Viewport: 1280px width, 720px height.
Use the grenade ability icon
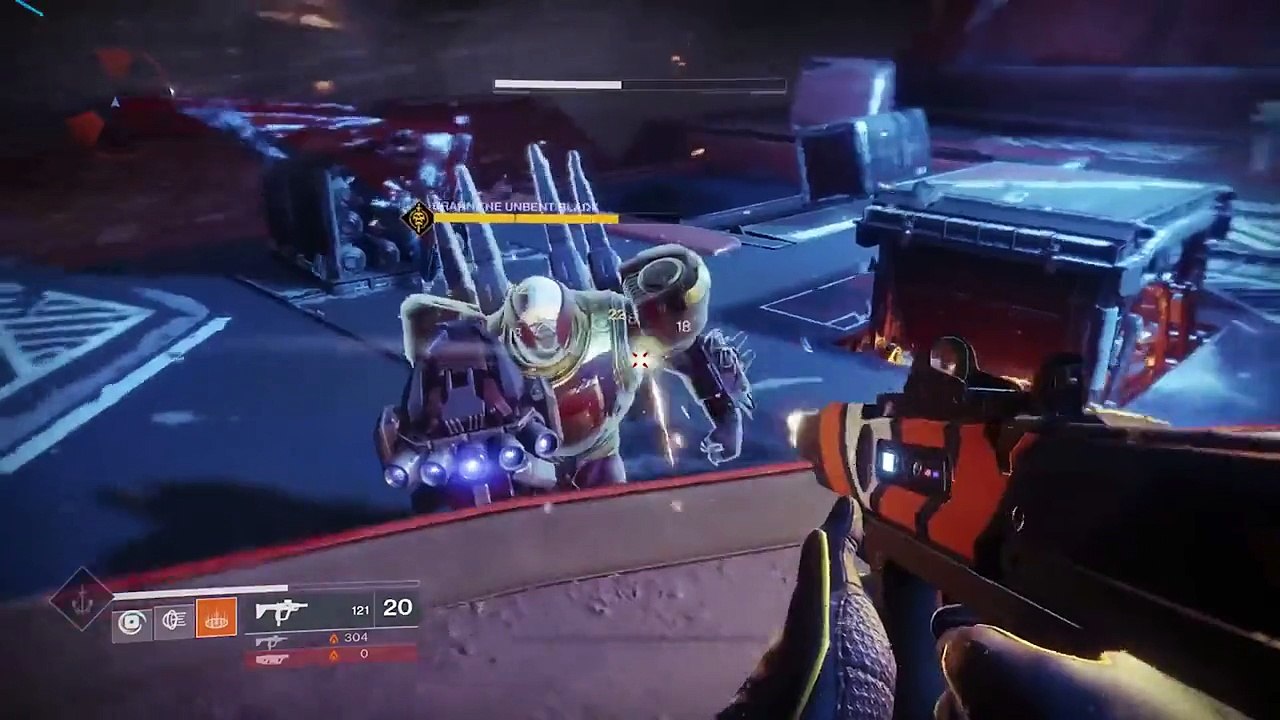[131, 622]
